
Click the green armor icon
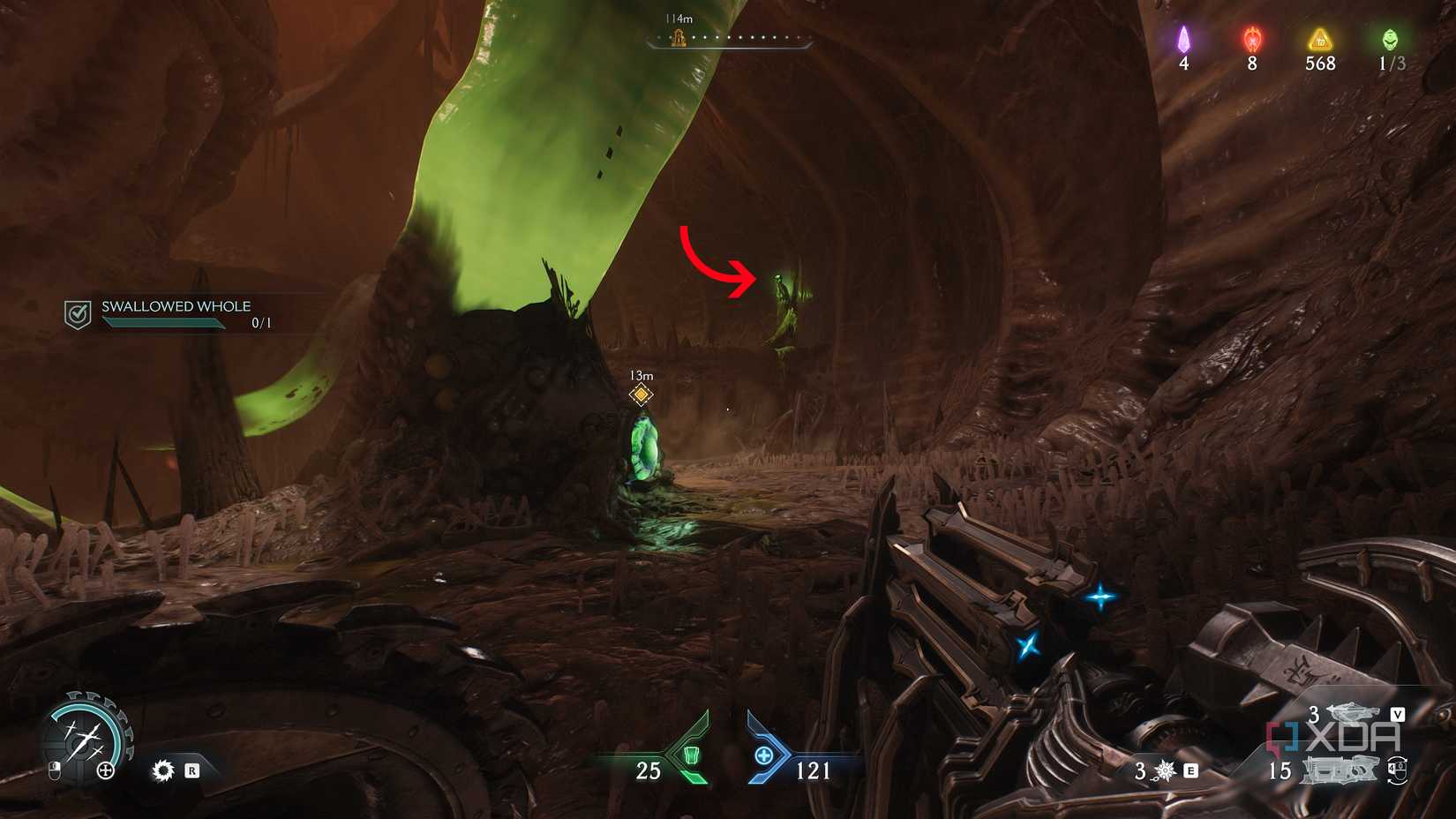(x=692, y=756)
